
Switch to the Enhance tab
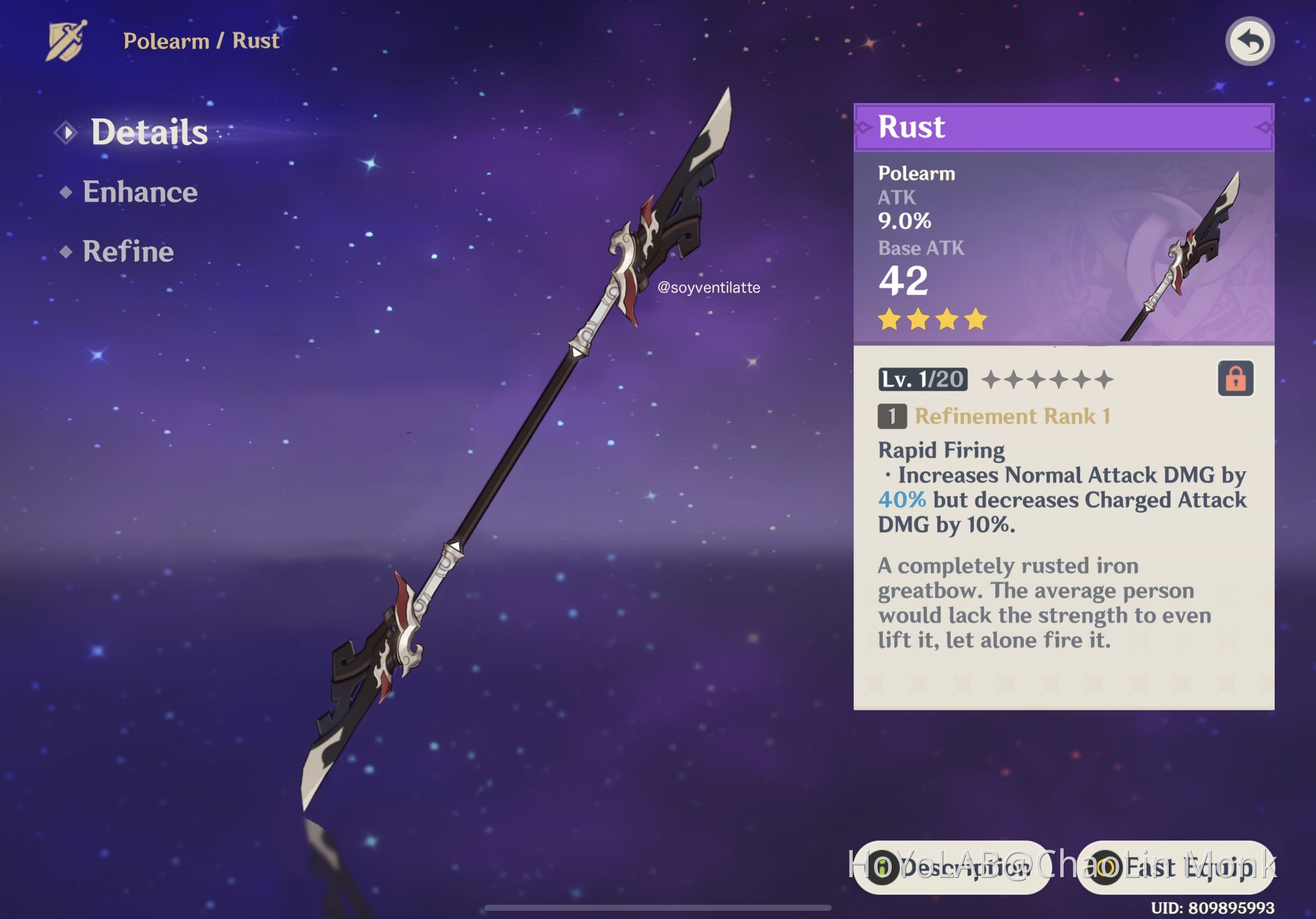point(139,192)
